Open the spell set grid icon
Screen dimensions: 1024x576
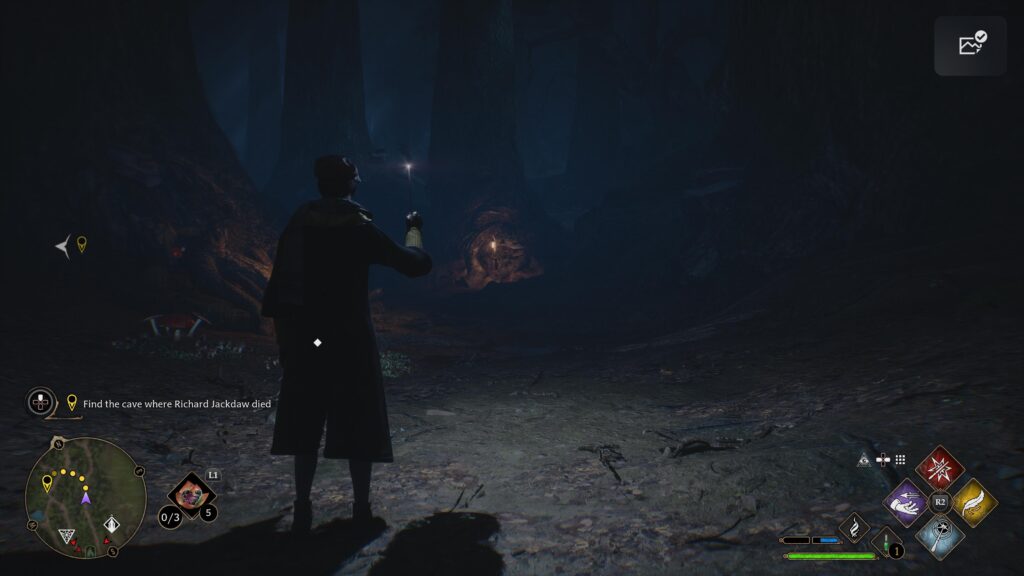900,460
